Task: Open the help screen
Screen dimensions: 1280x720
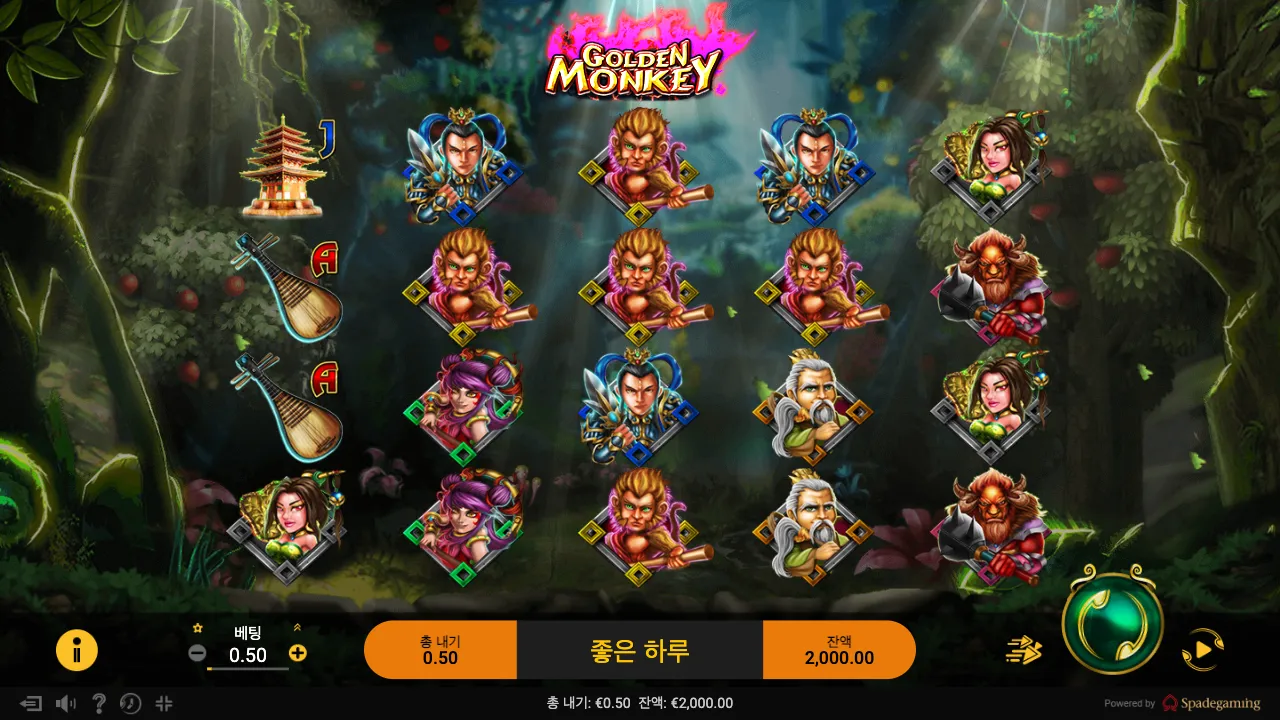Action: pos(97,703)
